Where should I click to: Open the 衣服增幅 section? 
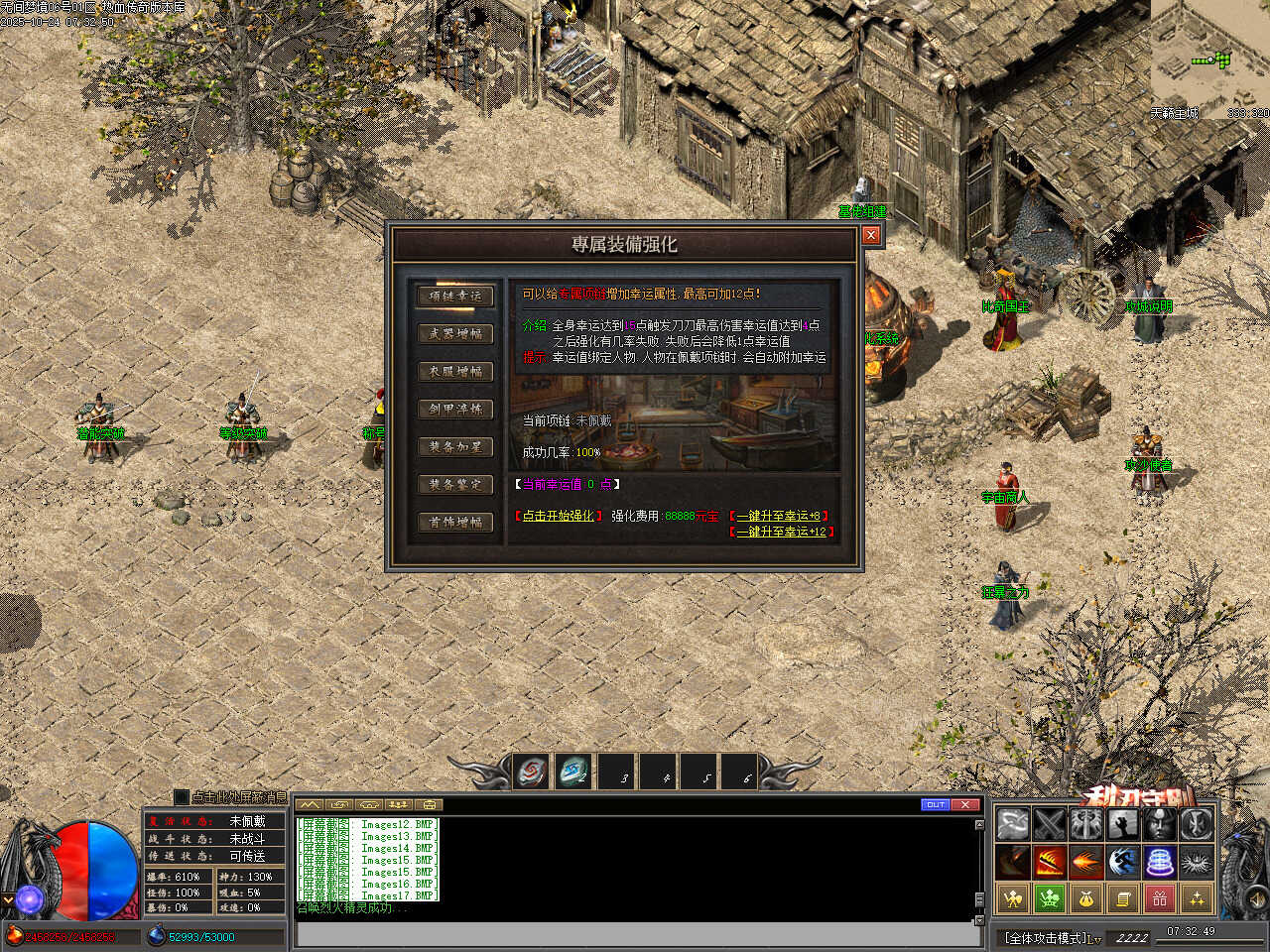[455, 371]
